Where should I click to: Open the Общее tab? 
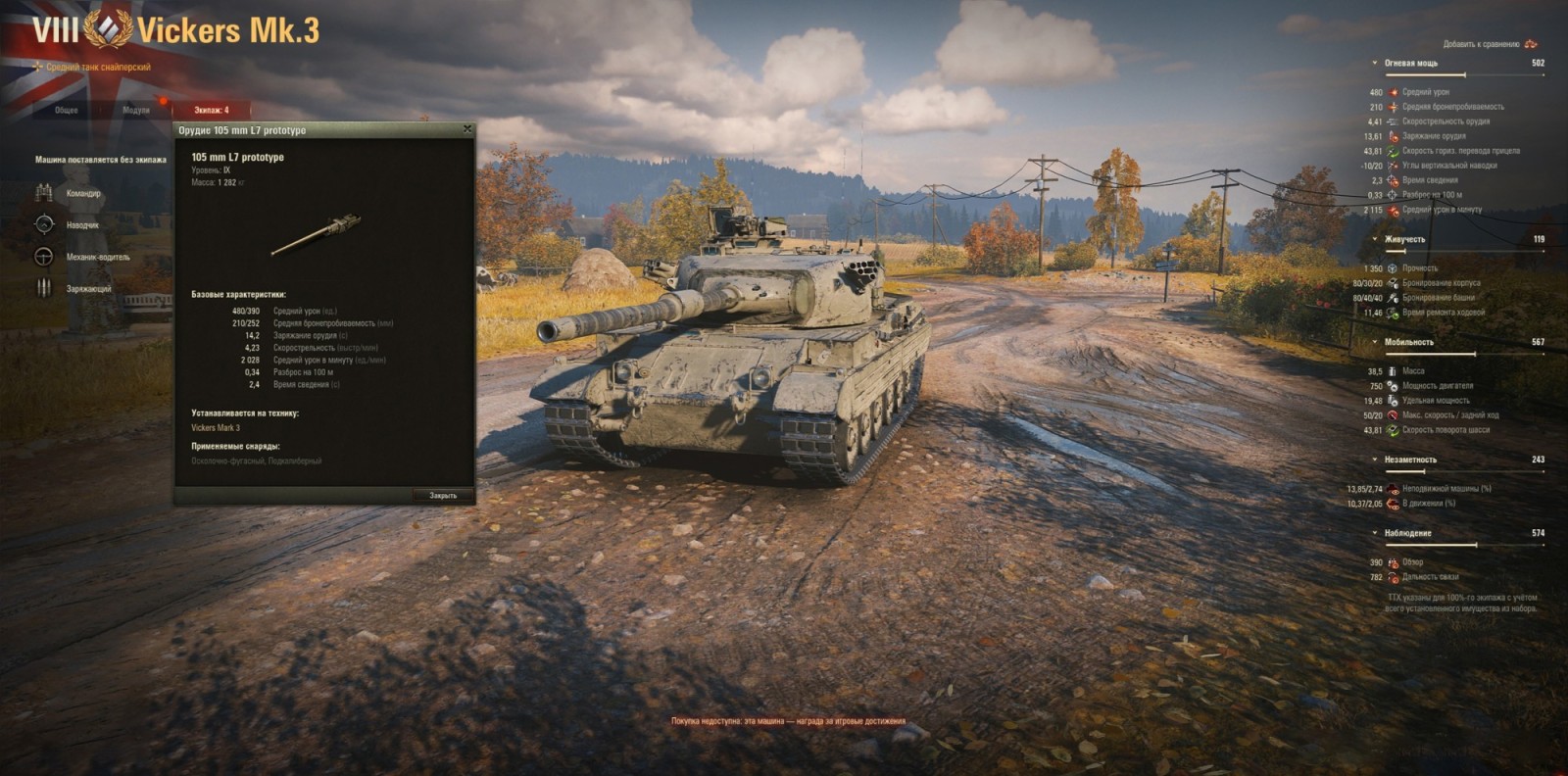point(65,110)
